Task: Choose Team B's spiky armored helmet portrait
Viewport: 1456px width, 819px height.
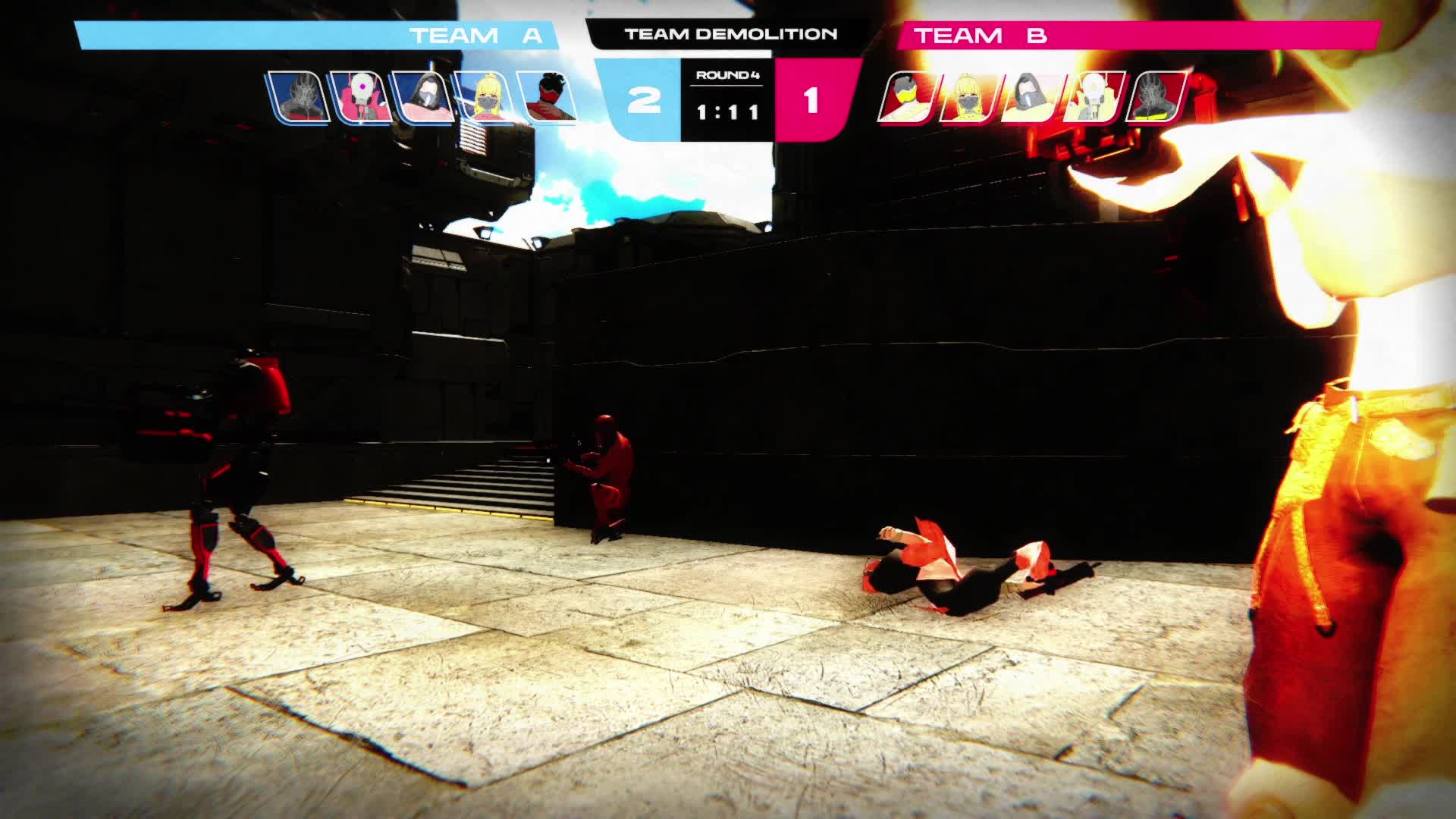Action: coord(1155,97)
